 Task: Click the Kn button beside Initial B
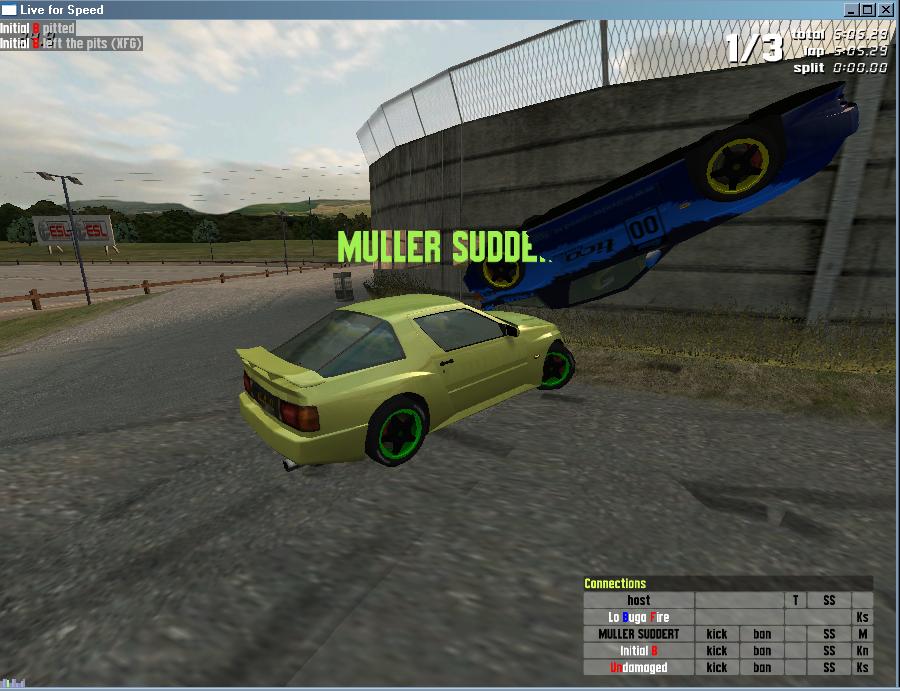862,651
